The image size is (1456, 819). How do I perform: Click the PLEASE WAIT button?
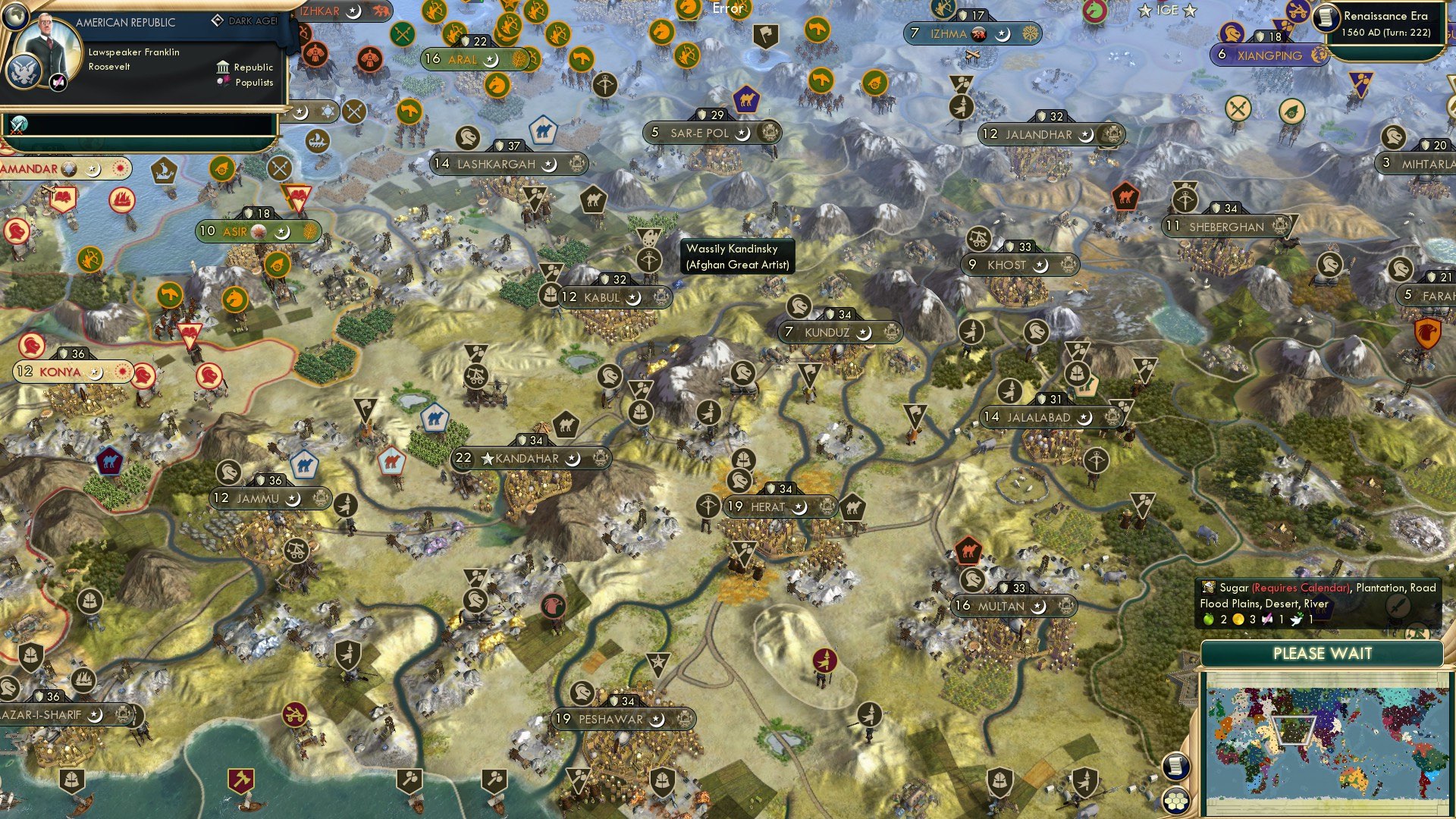coord(1325,653)
